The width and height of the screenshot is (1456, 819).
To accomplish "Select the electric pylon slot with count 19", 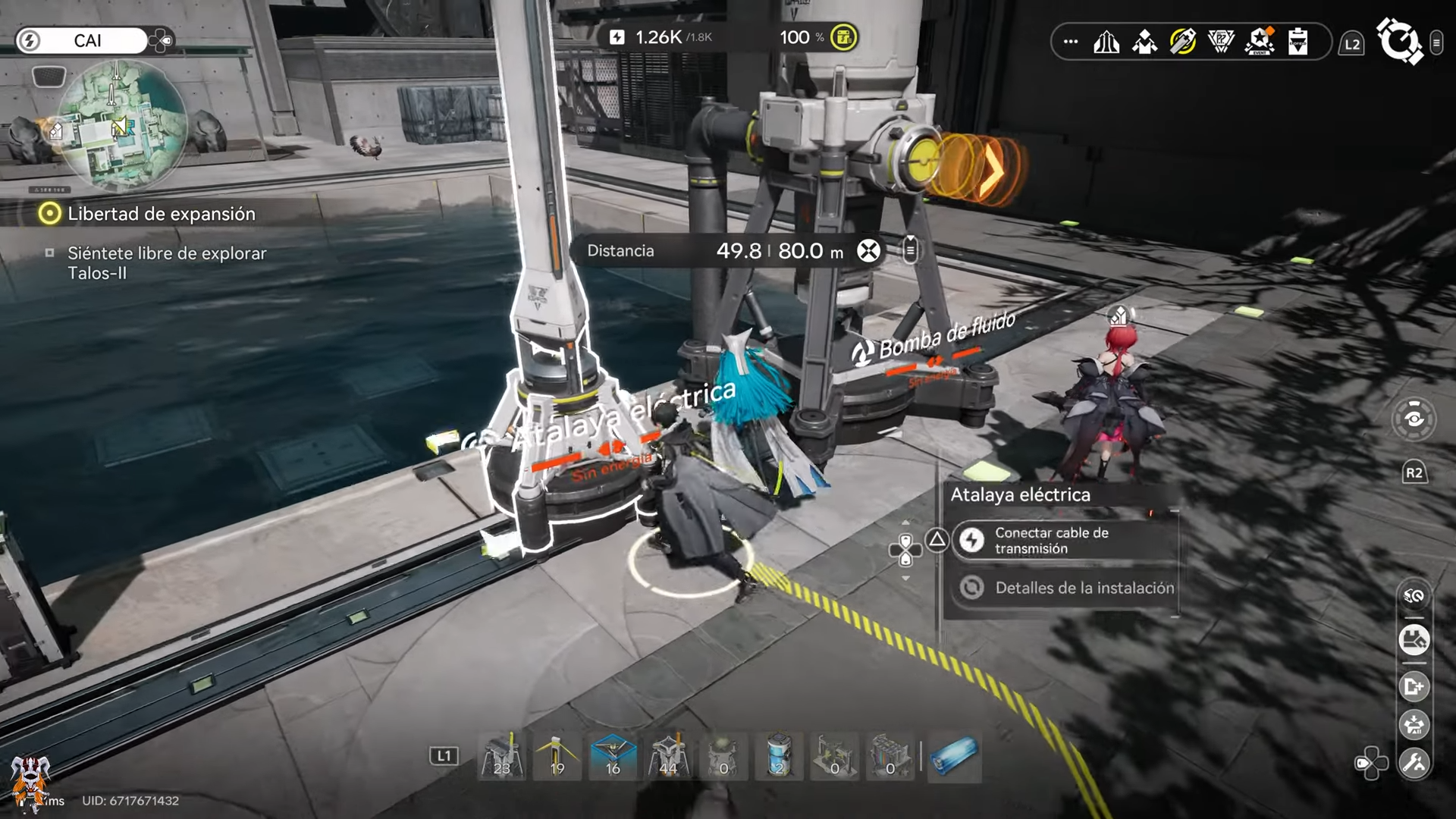I will 557,757.
